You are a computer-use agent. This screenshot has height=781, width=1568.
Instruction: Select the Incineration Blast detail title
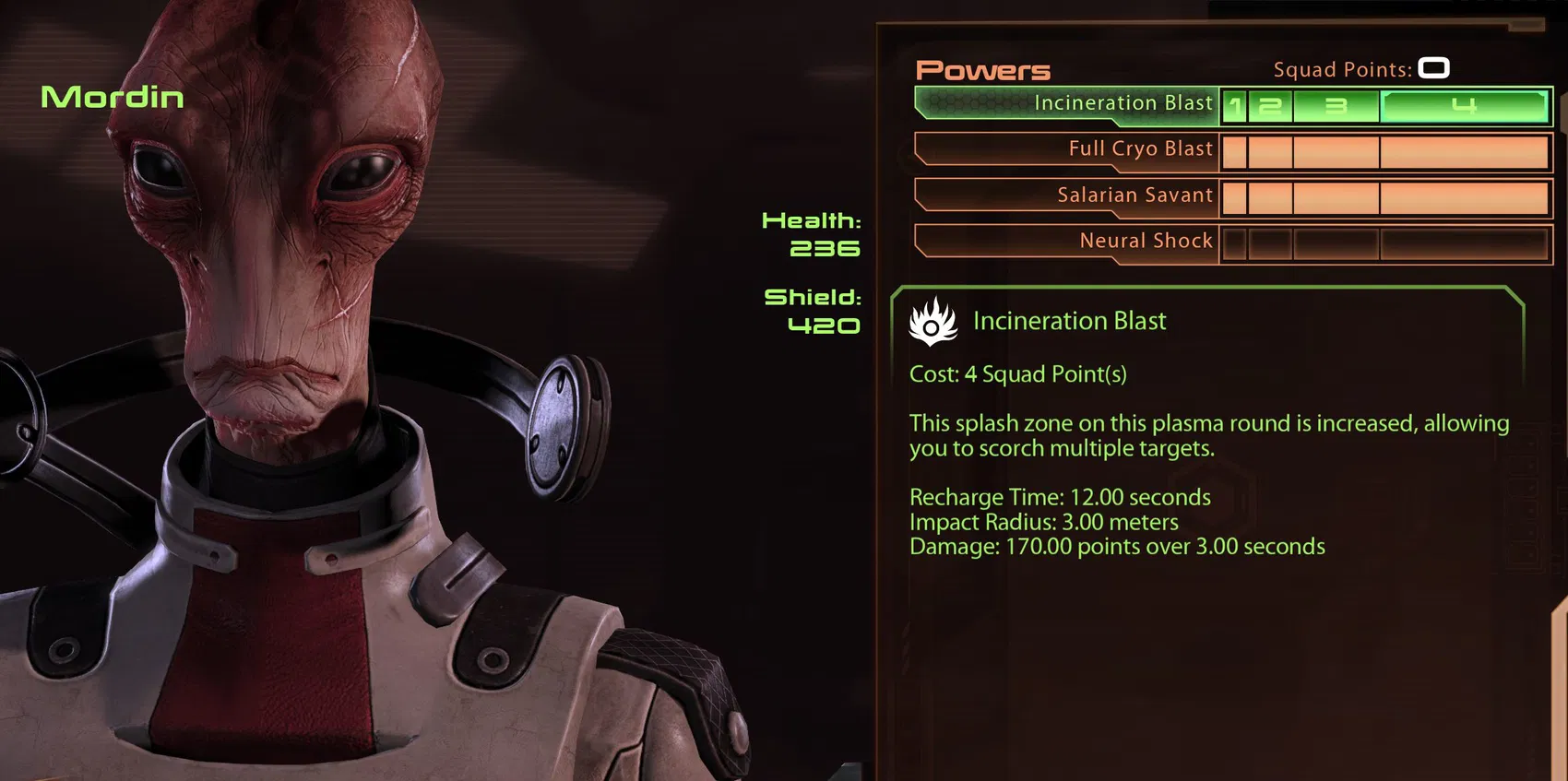click(1070, 321)
